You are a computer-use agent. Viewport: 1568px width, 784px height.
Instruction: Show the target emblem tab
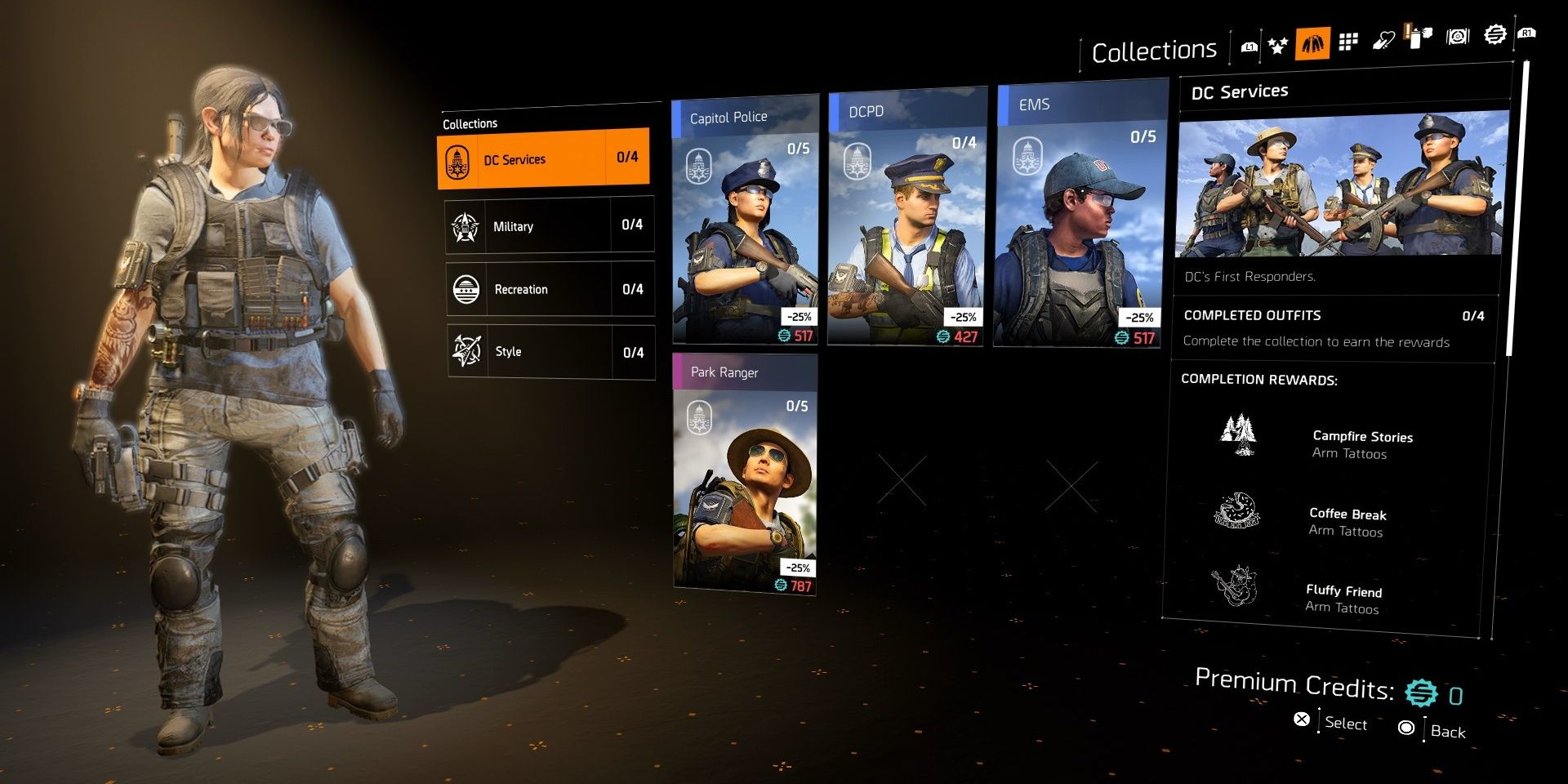tap(1458, 36)
